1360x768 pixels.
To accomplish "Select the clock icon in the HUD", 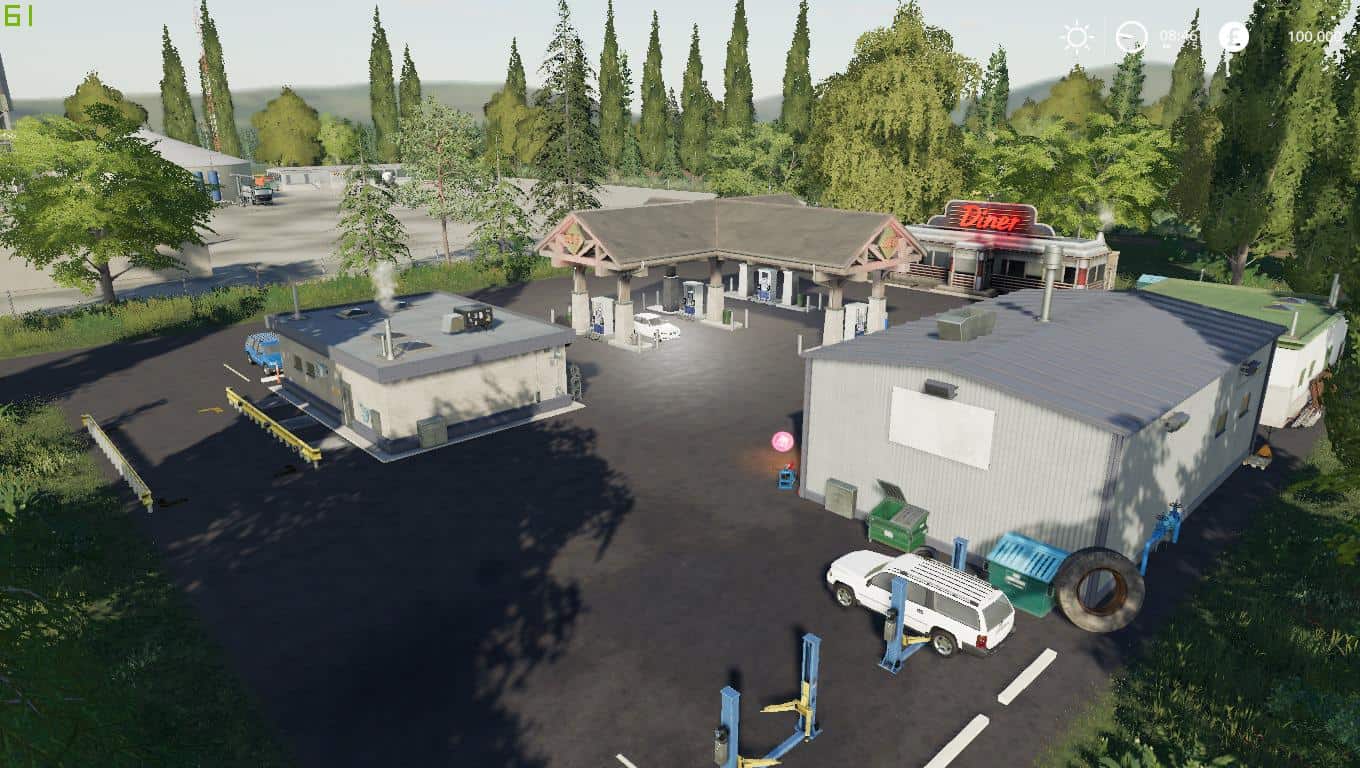I will click(x=1131, y=37).
